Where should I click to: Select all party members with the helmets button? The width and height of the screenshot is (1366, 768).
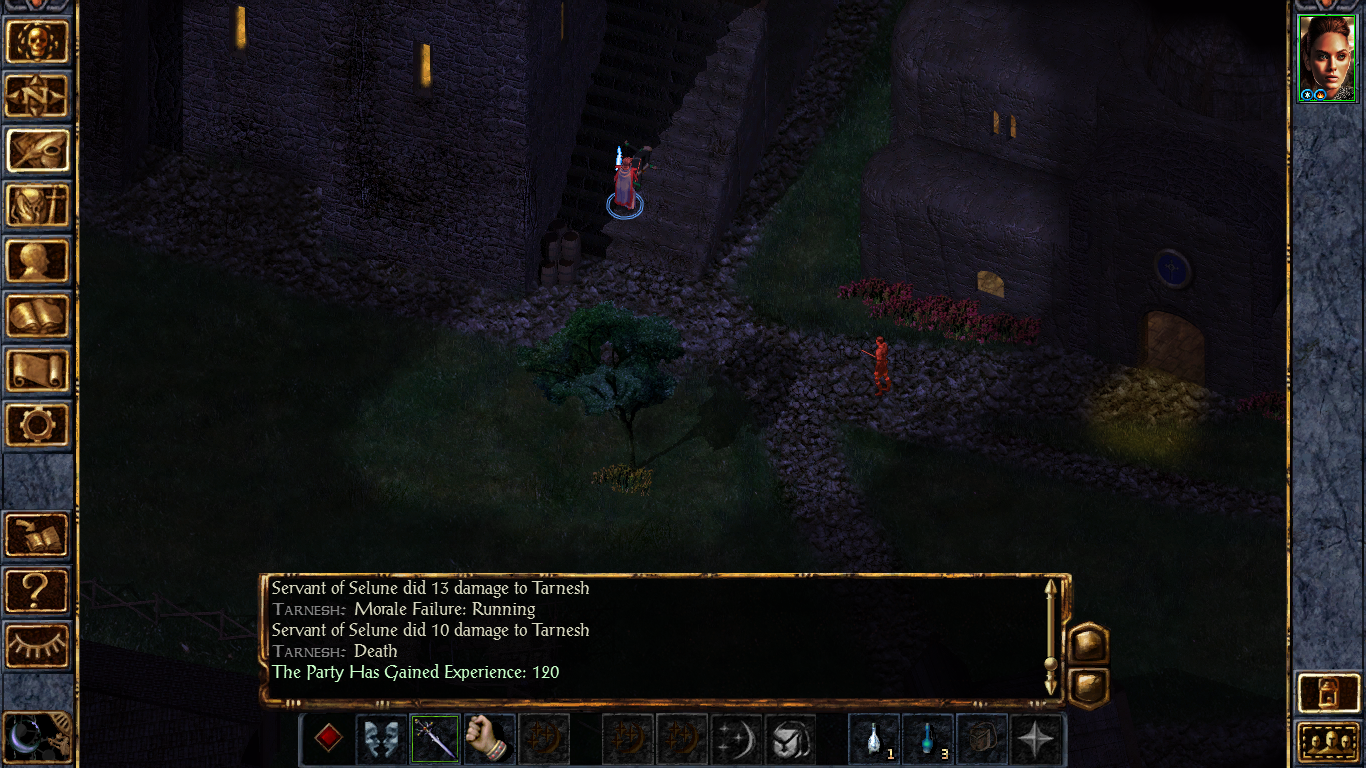pos(1326,742)
